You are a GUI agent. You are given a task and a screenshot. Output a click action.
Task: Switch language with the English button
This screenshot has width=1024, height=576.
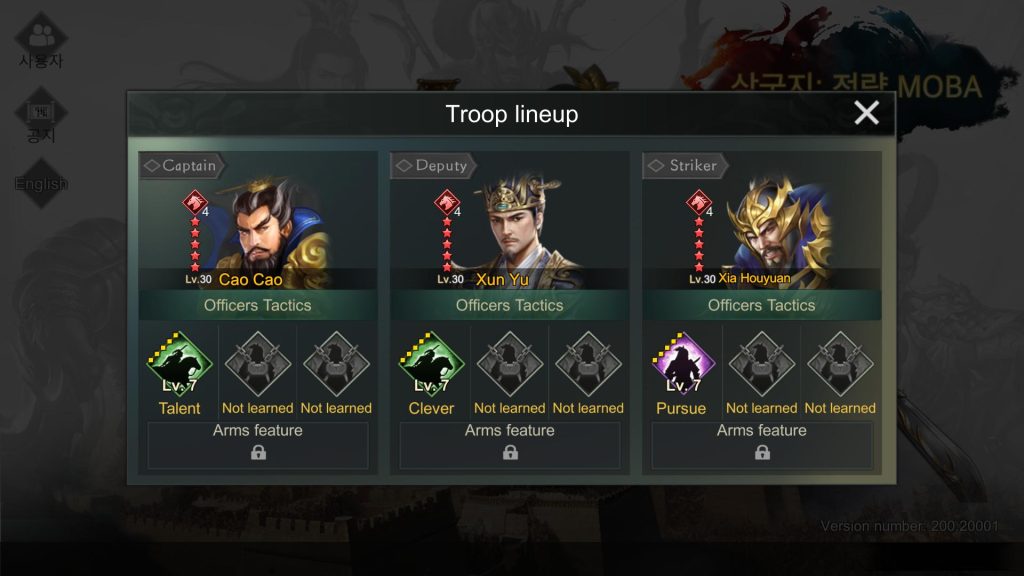pyautogui.click(x=41, y=183)
